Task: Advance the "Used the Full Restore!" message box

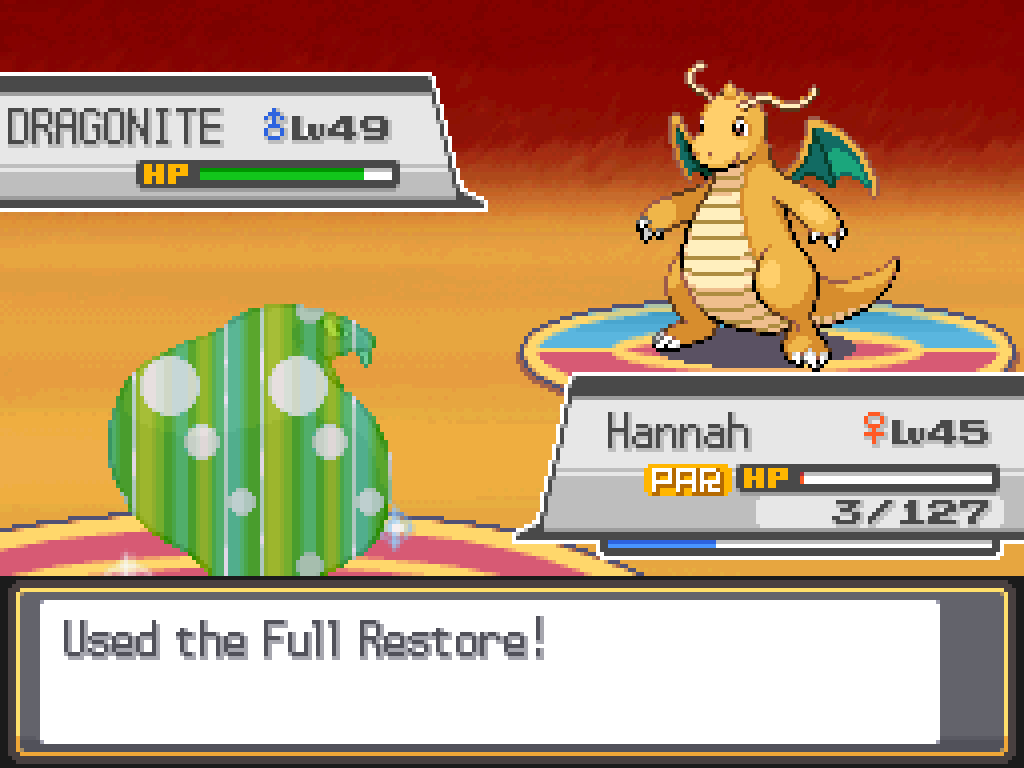Action: (x=490, y=670)
